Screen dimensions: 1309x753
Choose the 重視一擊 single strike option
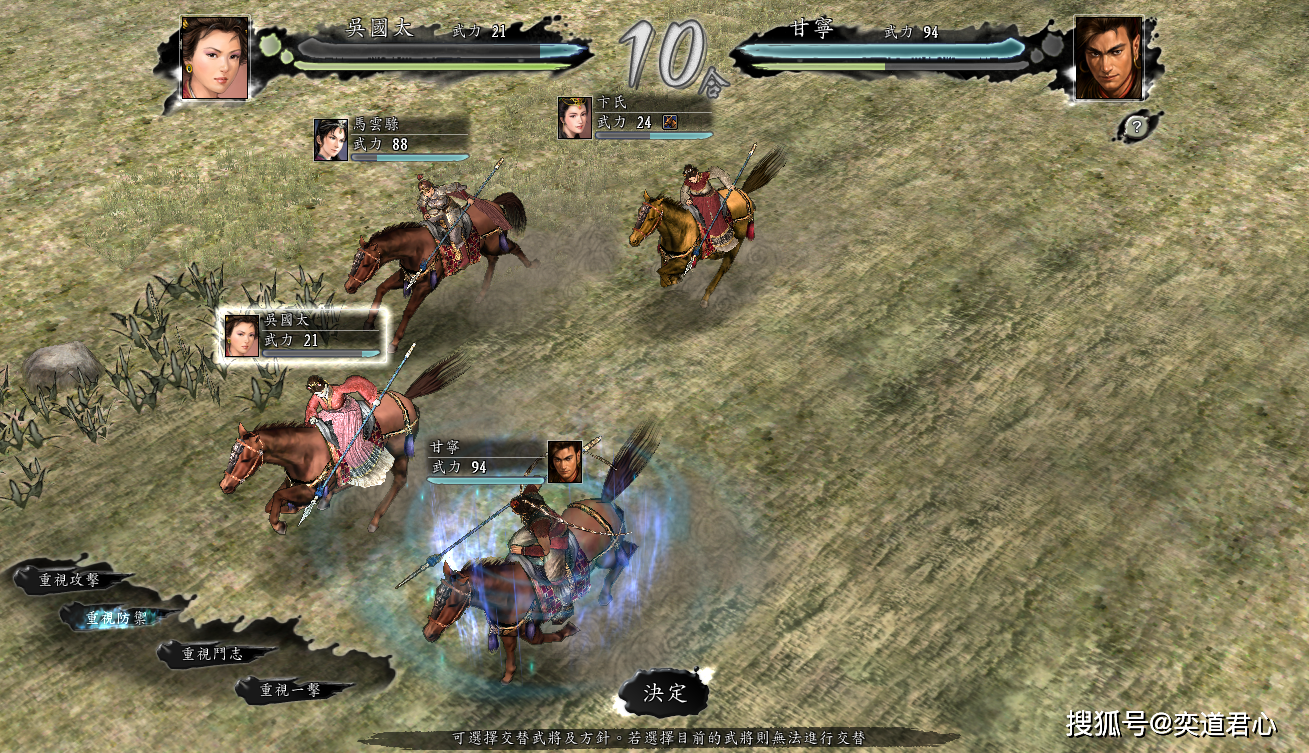tap(292, 690)
